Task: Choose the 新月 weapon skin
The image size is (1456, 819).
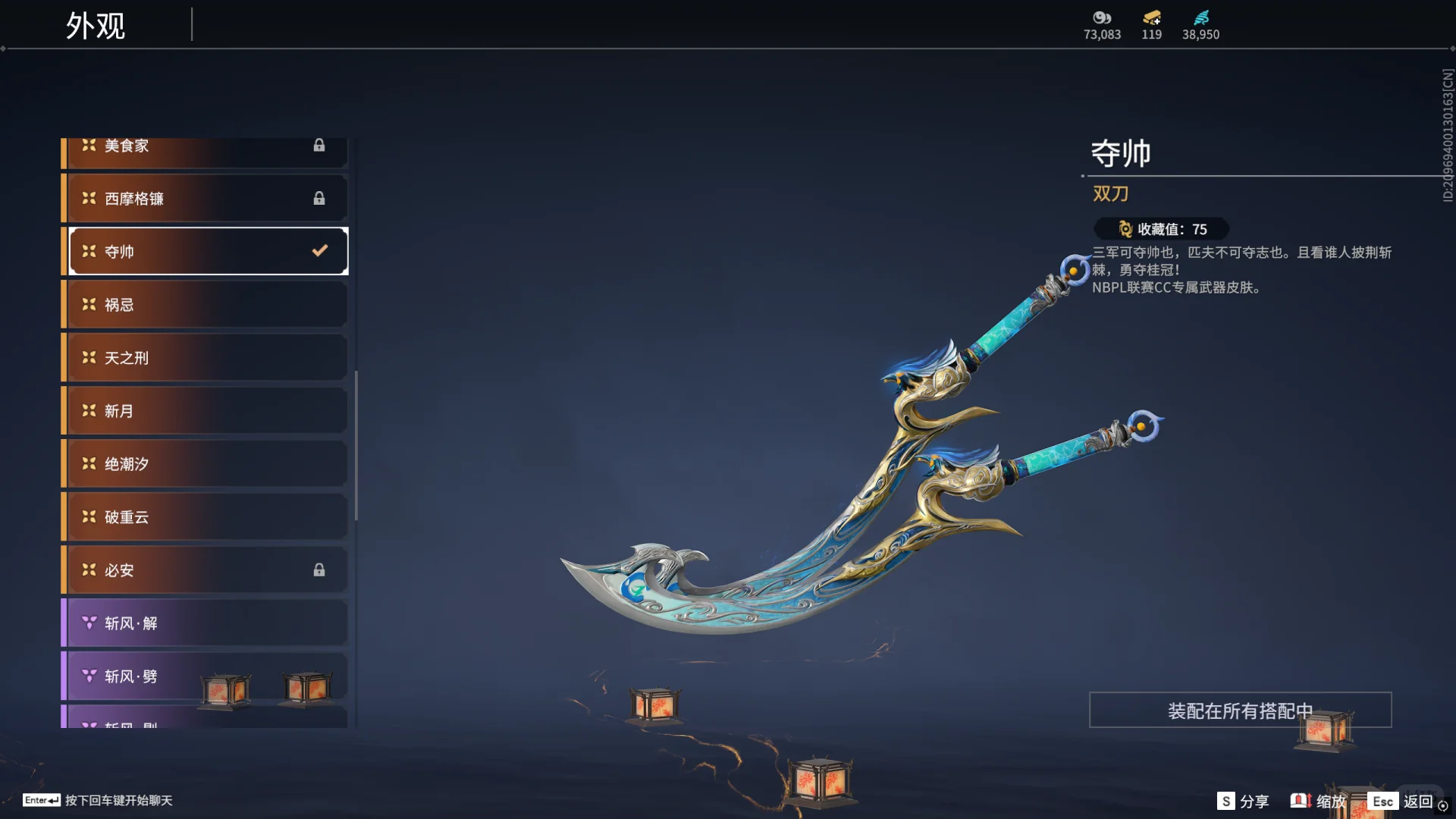Action: click(x=205, y=411)
